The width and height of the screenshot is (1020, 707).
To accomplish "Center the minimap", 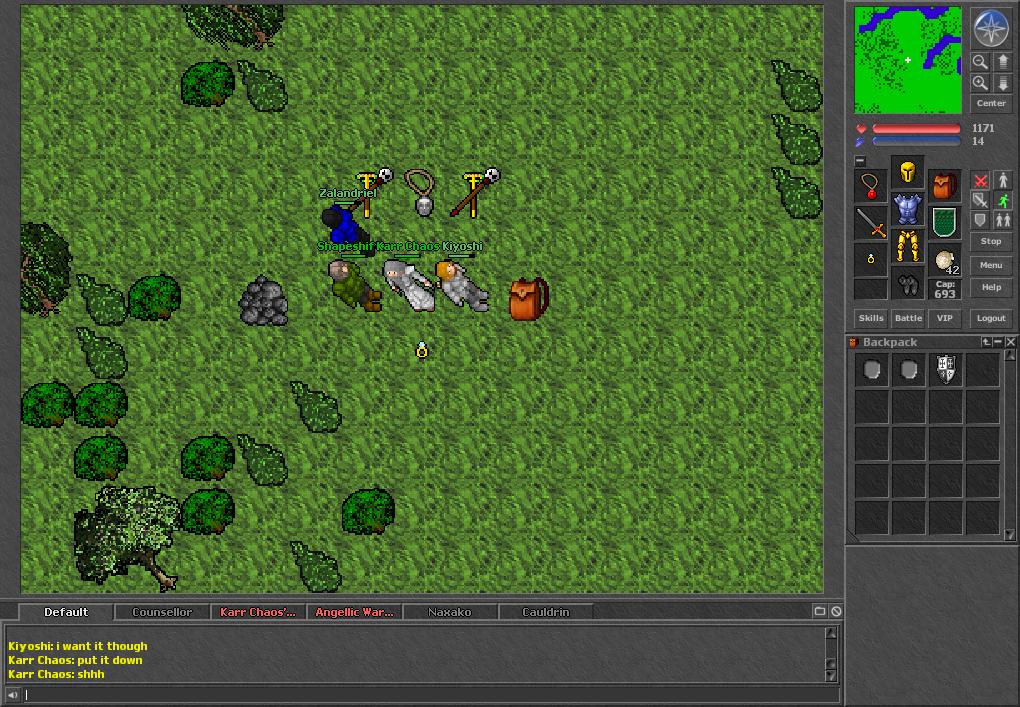I will point(991,103).
